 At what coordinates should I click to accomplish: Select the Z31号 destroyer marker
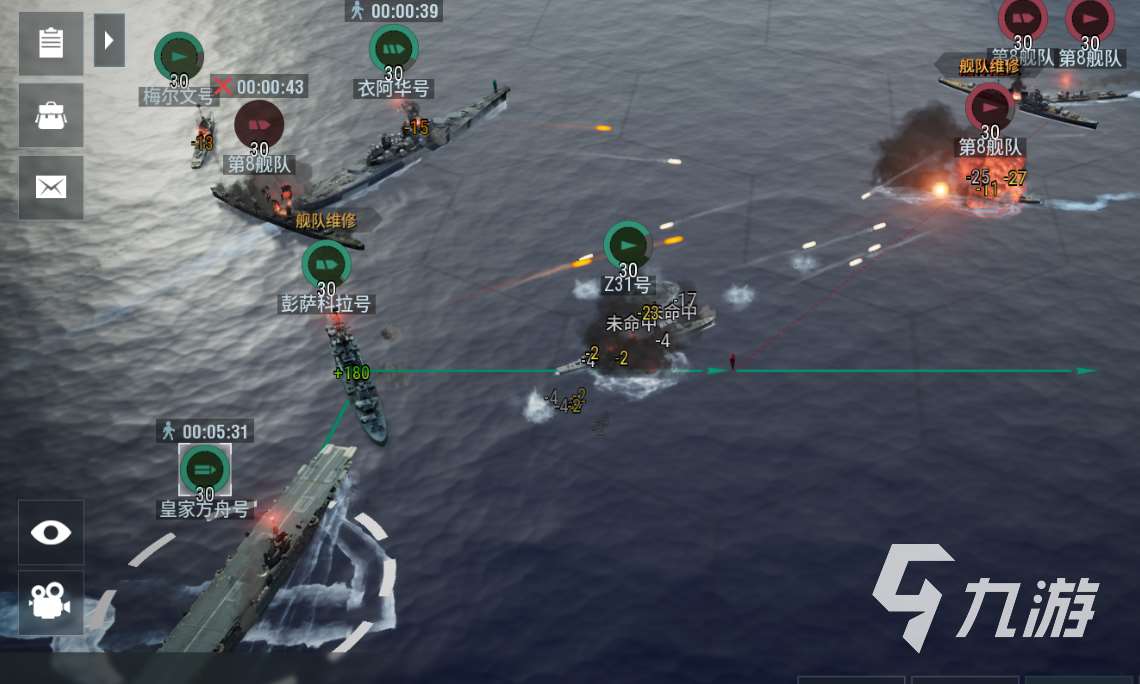pyautogui.click(x=628, y=245)
